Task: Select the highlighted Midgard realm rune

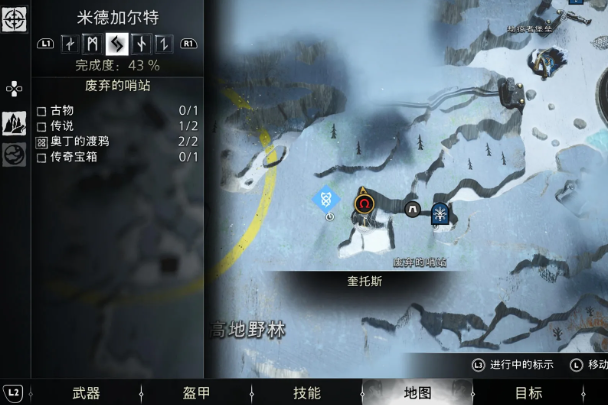Action: 116,44
